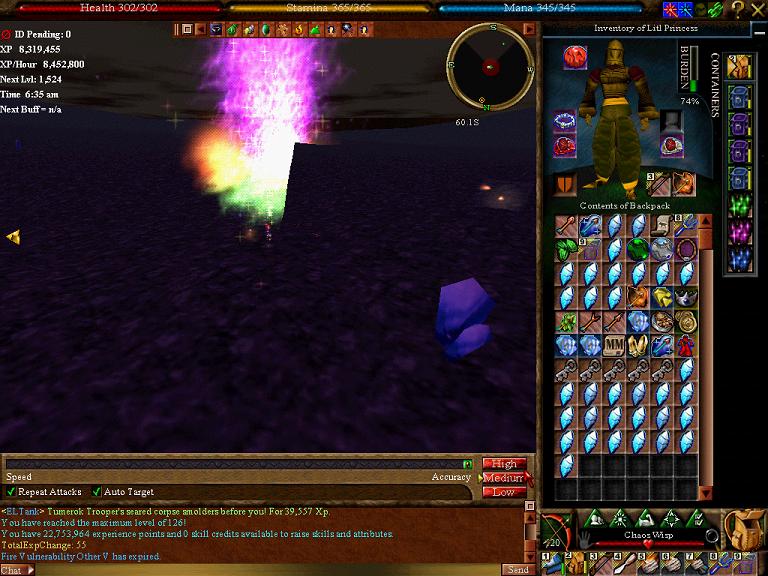Select the equipped red orb slot

pyautogui.click(x=575, y=55)
